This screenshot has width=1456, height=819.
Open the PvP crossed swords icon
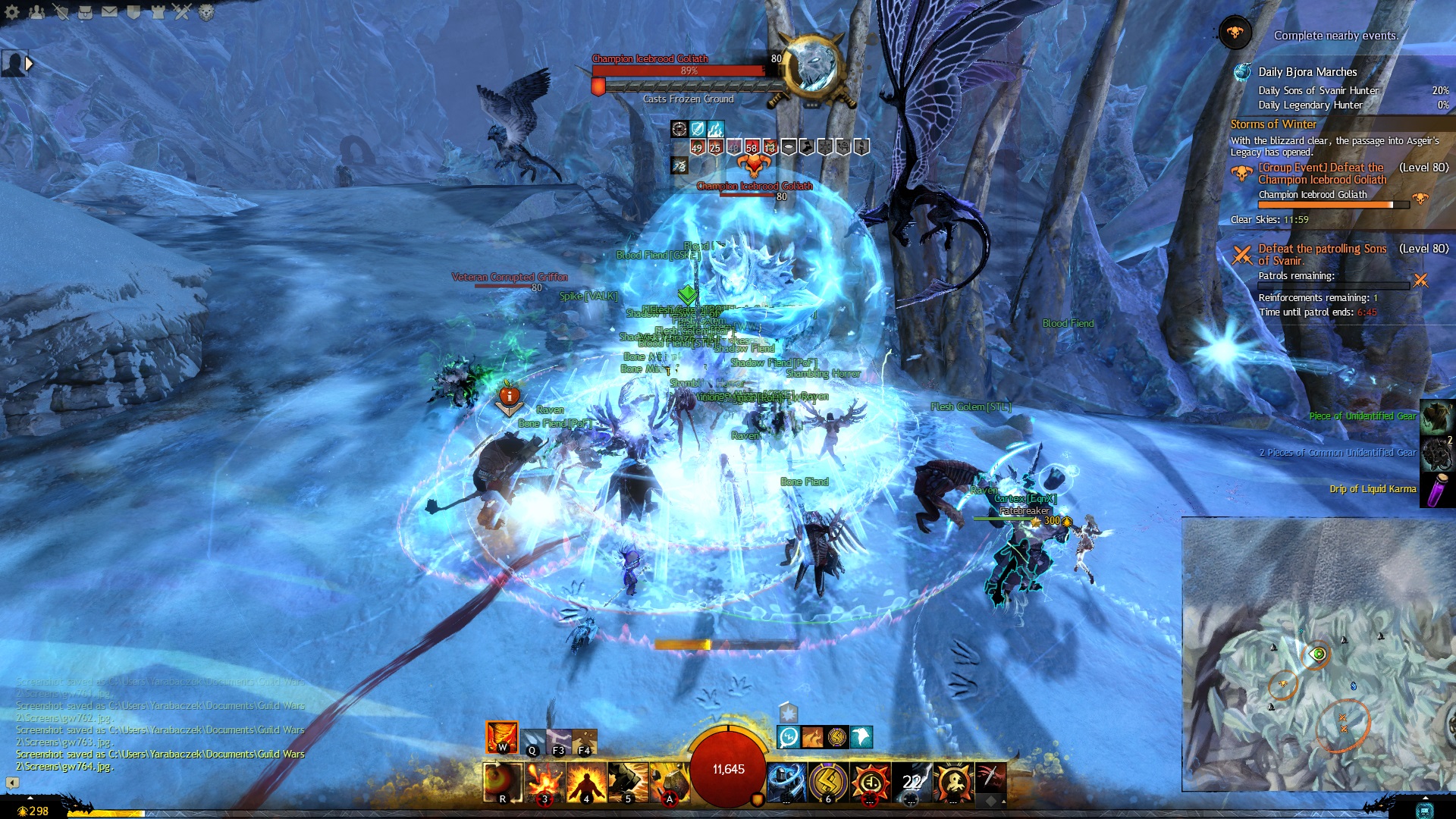point(182,12)
